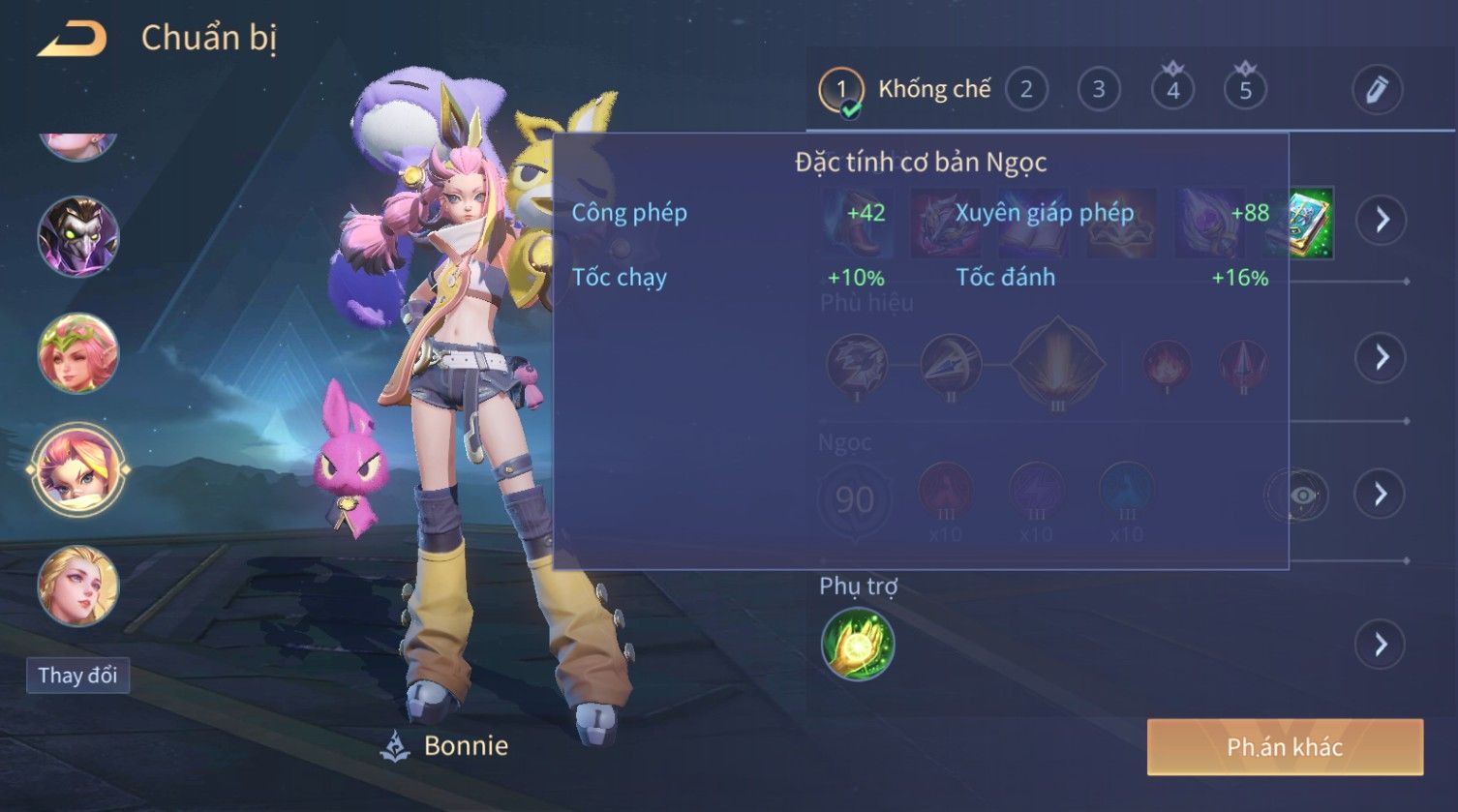The height and width of the screenshot is (812, 1458).
Task: Switch to preset tab 2
Action: coord(1026,90)
